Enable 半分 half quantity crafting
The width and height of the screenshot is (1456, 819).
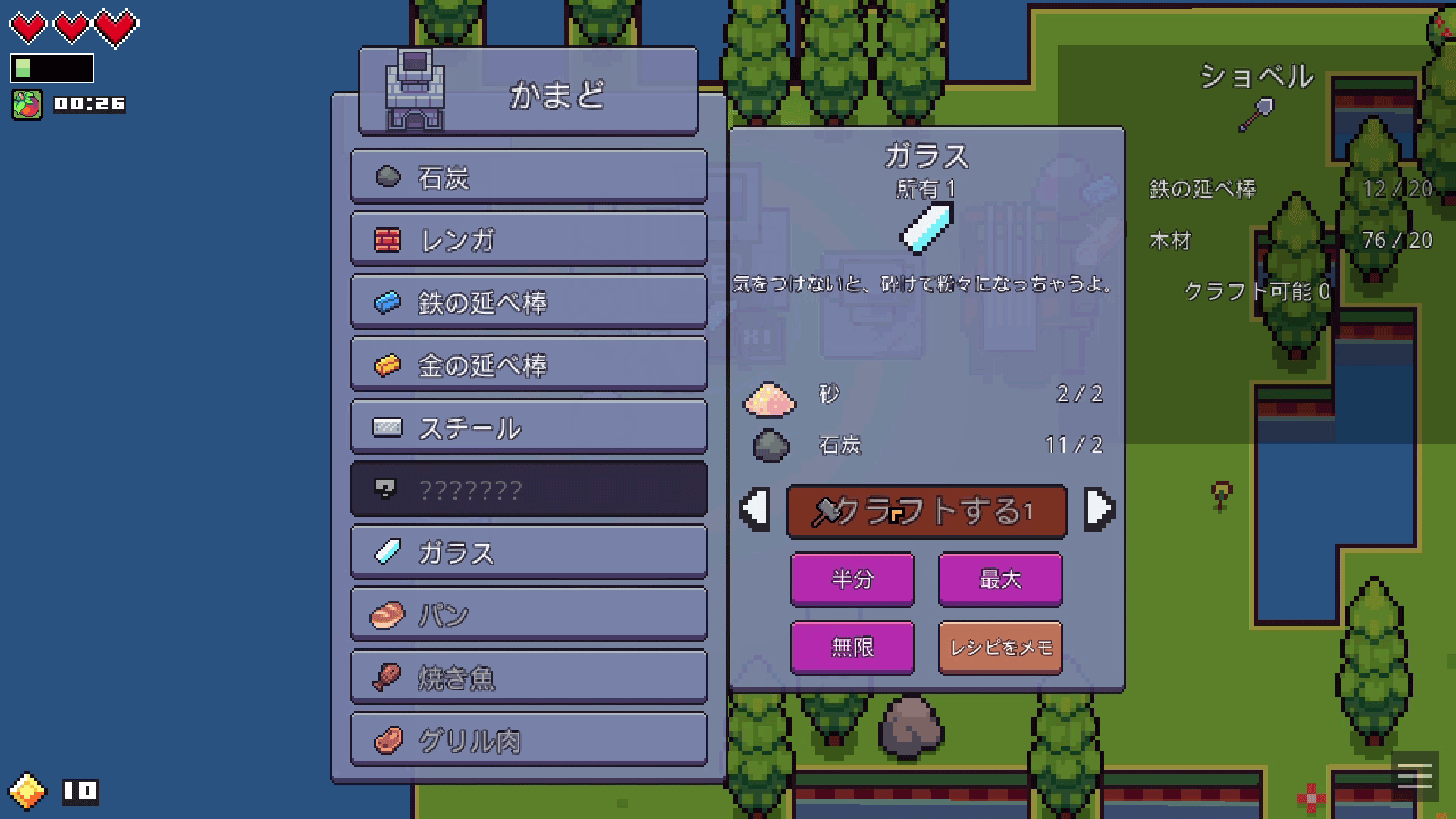tap(852, 578)
